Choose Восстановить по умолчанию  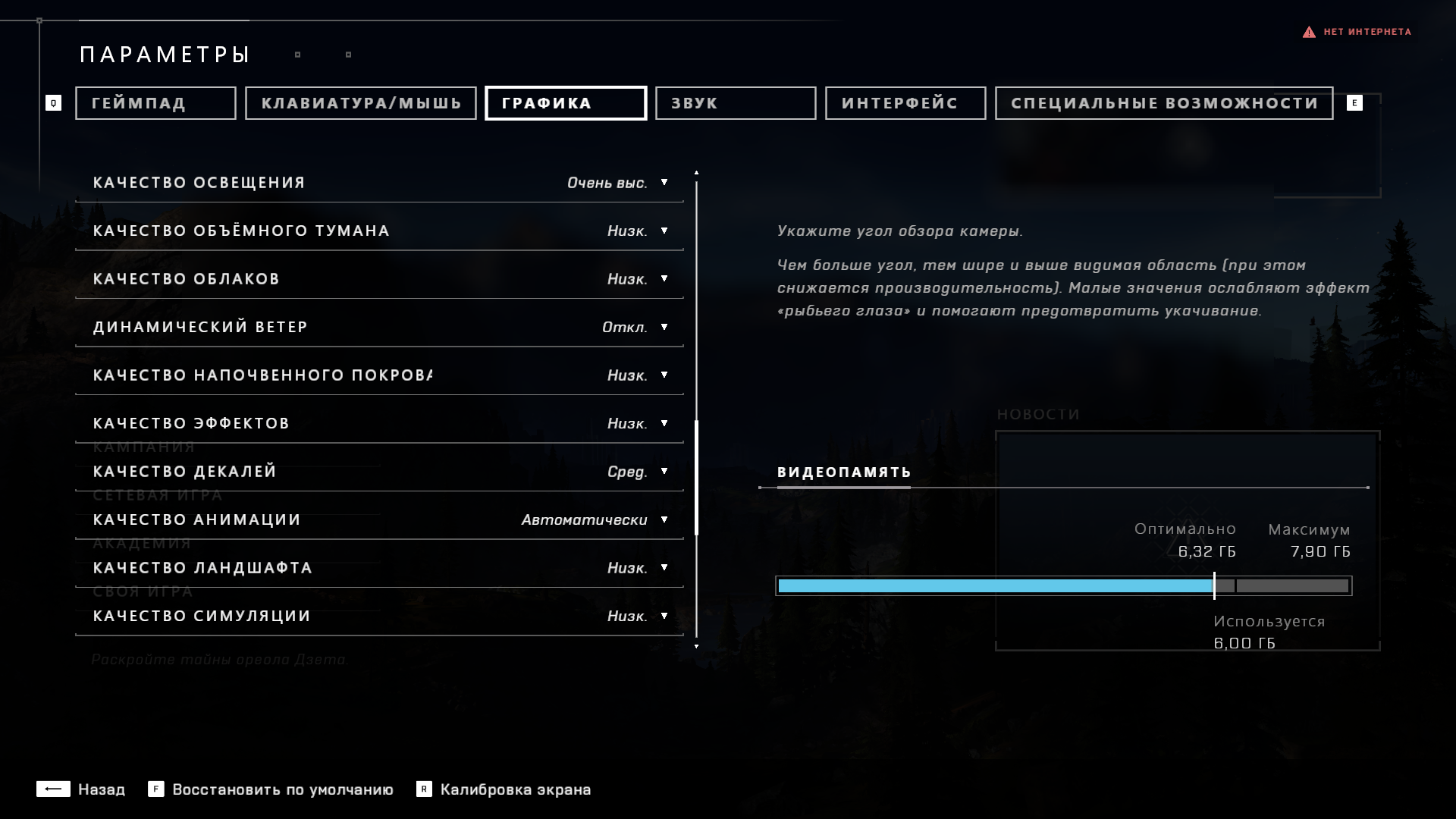(x=271, y=789)
